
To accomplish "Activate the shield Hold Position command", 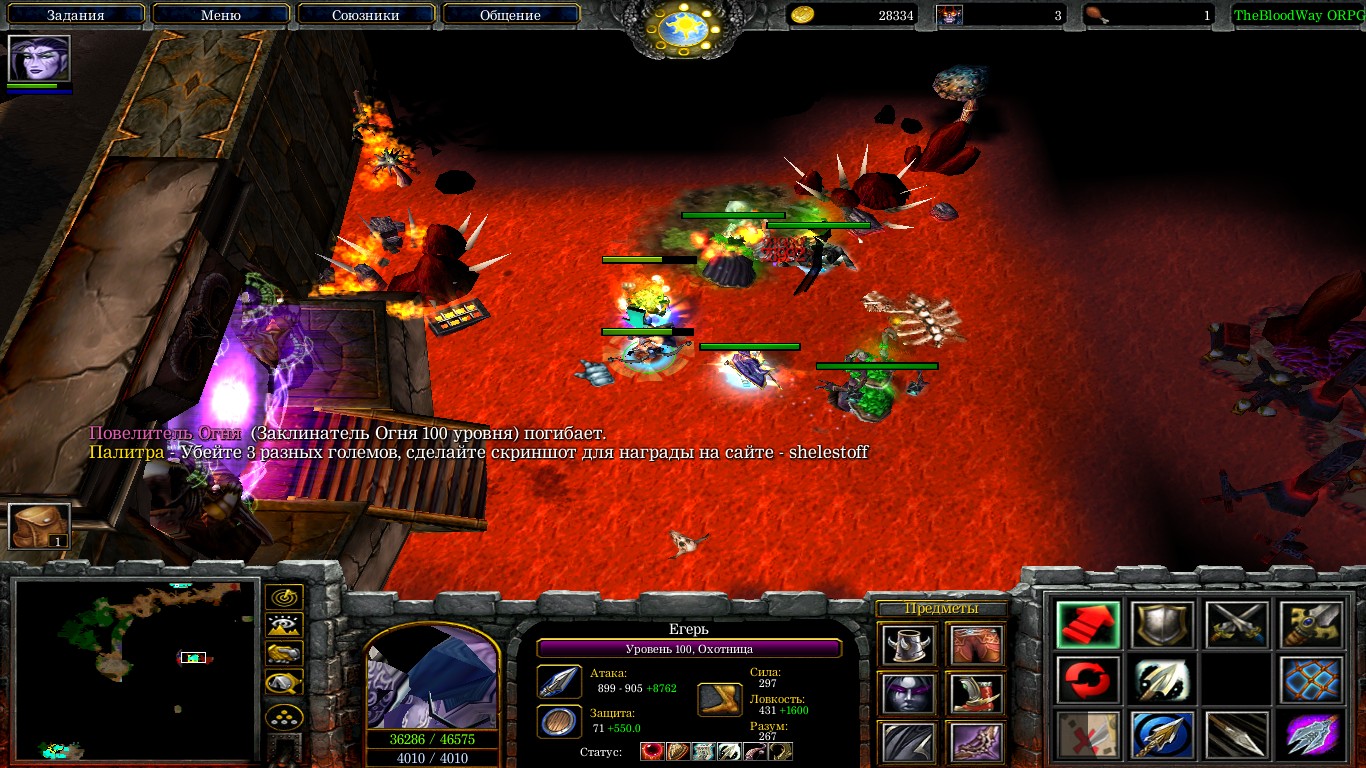I will pyautogui.click(x=1161, y=625).
